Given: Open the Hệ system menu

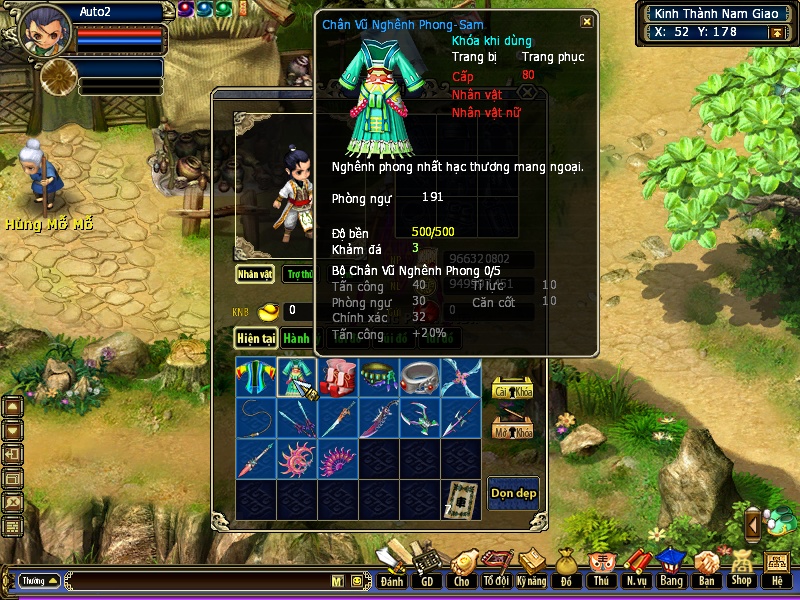Looking at the screenshot, I should click(776, 567).
